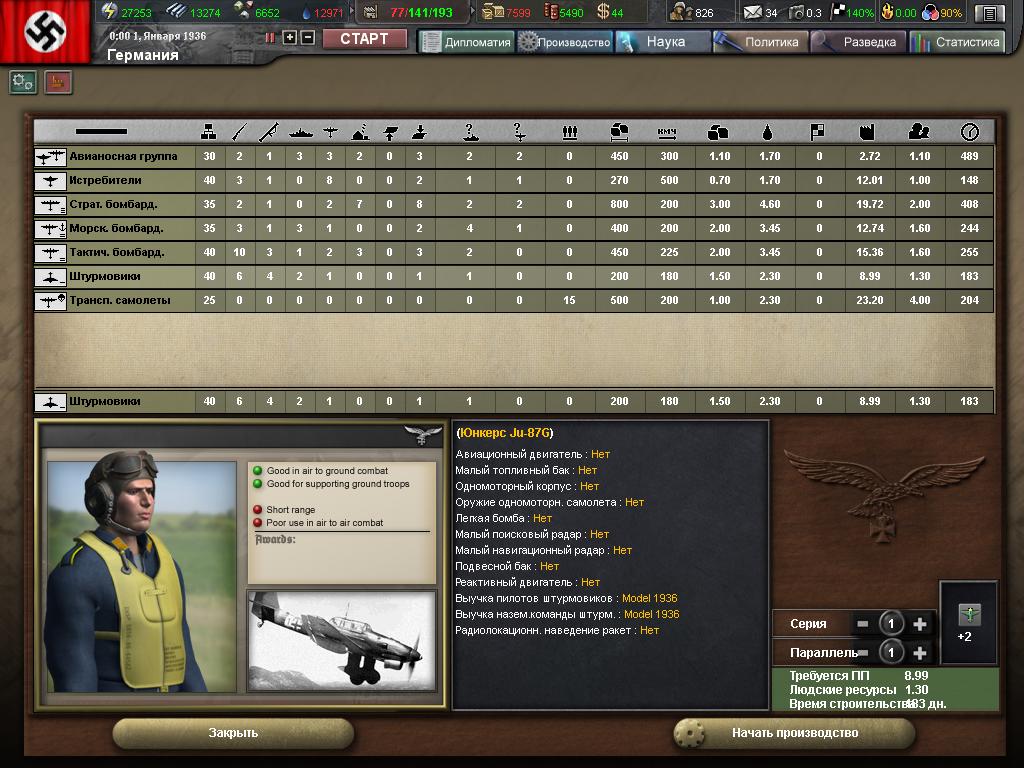1024x768 pixels.
Task: Open the main menu icon in top-right corner
Action: (x=989, y=13)
